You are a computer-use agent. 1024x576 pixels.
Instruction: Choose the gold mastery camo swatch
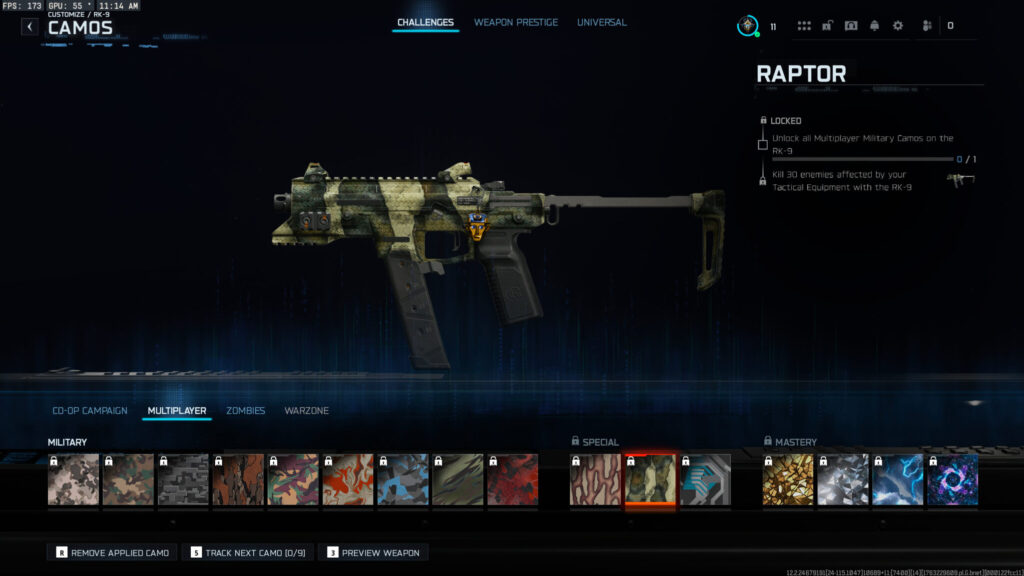788,479
